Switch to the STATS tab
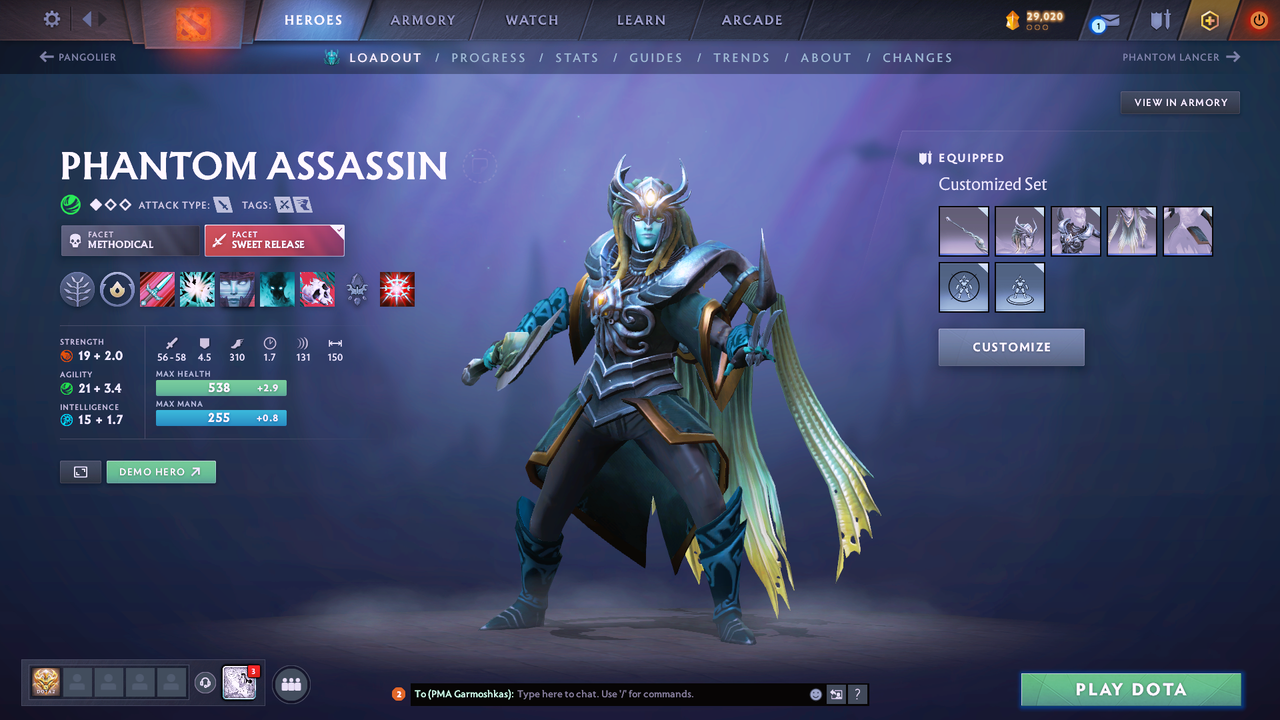Screen dimensions: 1280x720 [577, 57]
